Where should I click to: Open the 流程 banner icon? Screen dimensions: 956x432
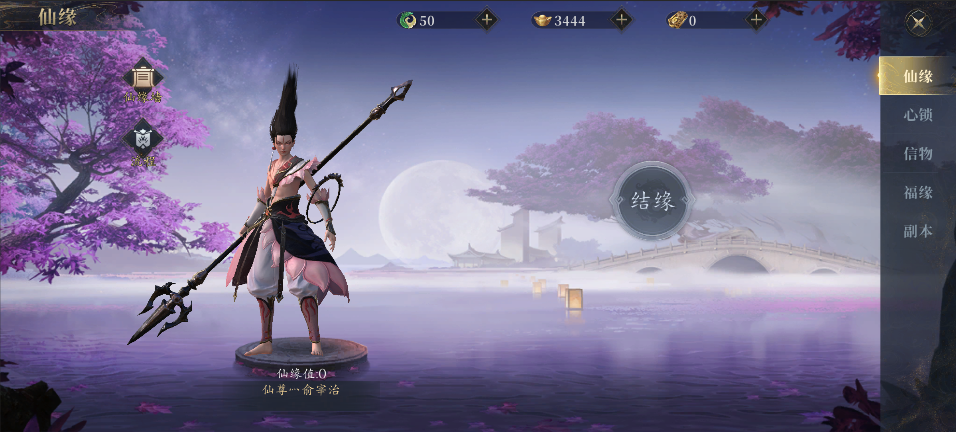[x=143, y=140]
